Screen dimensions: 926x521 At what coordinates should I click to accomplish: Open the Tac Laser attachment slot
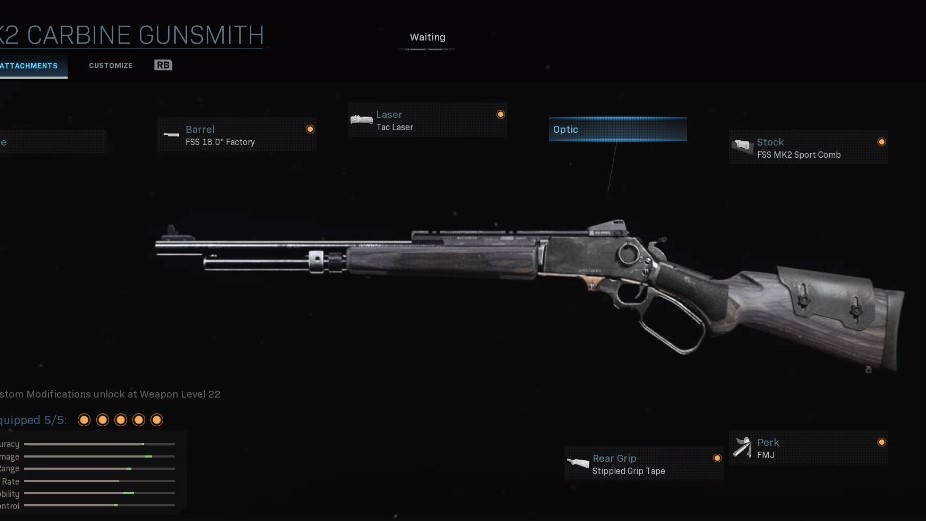click(x=427, y=120)
